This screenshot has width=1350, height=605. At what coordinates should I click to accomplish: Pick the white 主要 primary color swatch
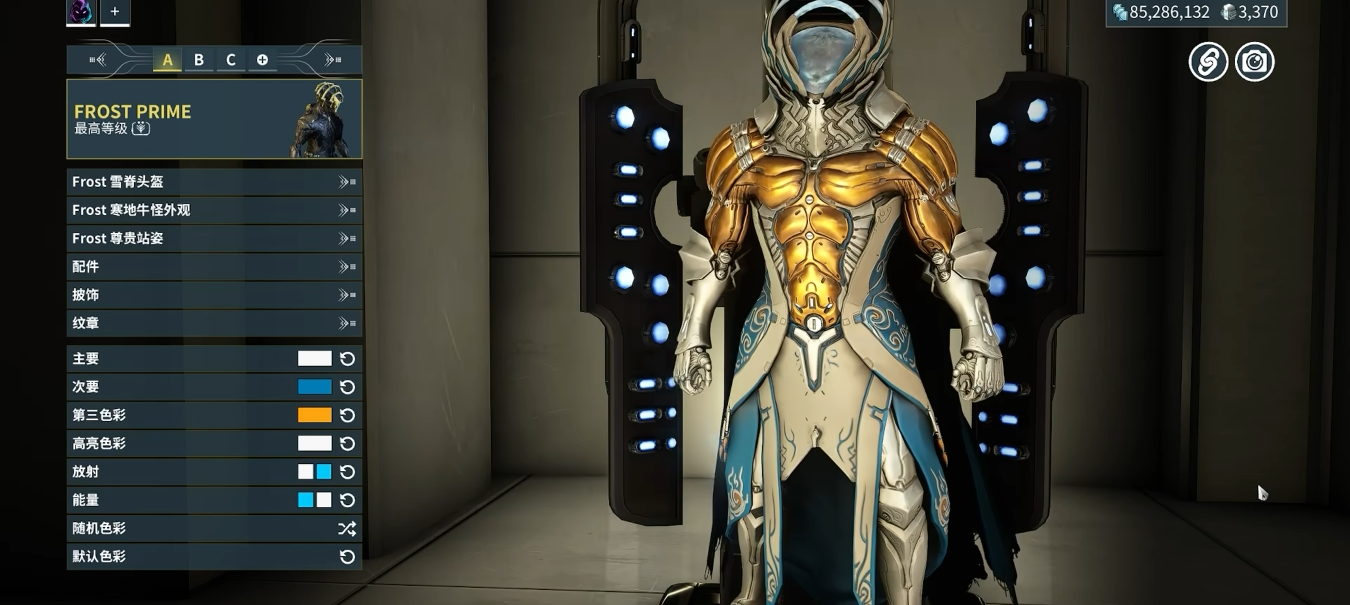[x=314, y=359]
